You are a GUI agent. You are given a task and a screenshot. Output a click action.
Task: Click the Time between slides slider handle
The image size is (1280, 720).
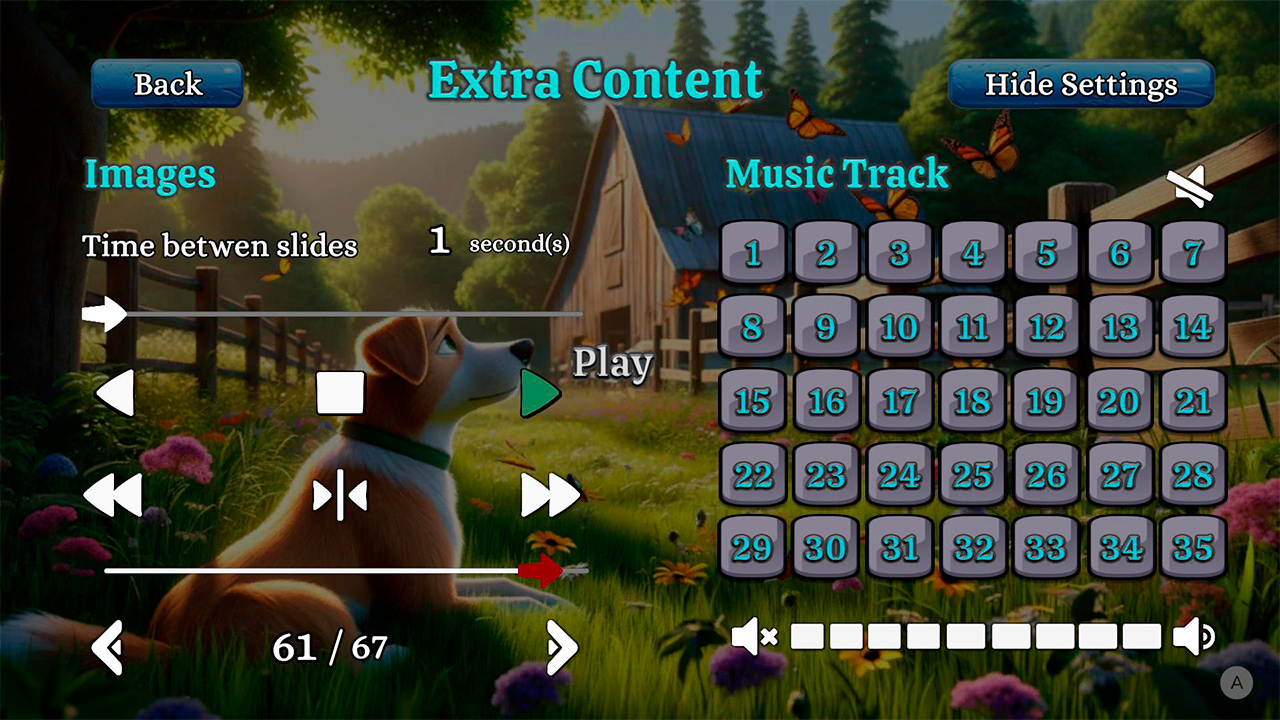point(106,314)
